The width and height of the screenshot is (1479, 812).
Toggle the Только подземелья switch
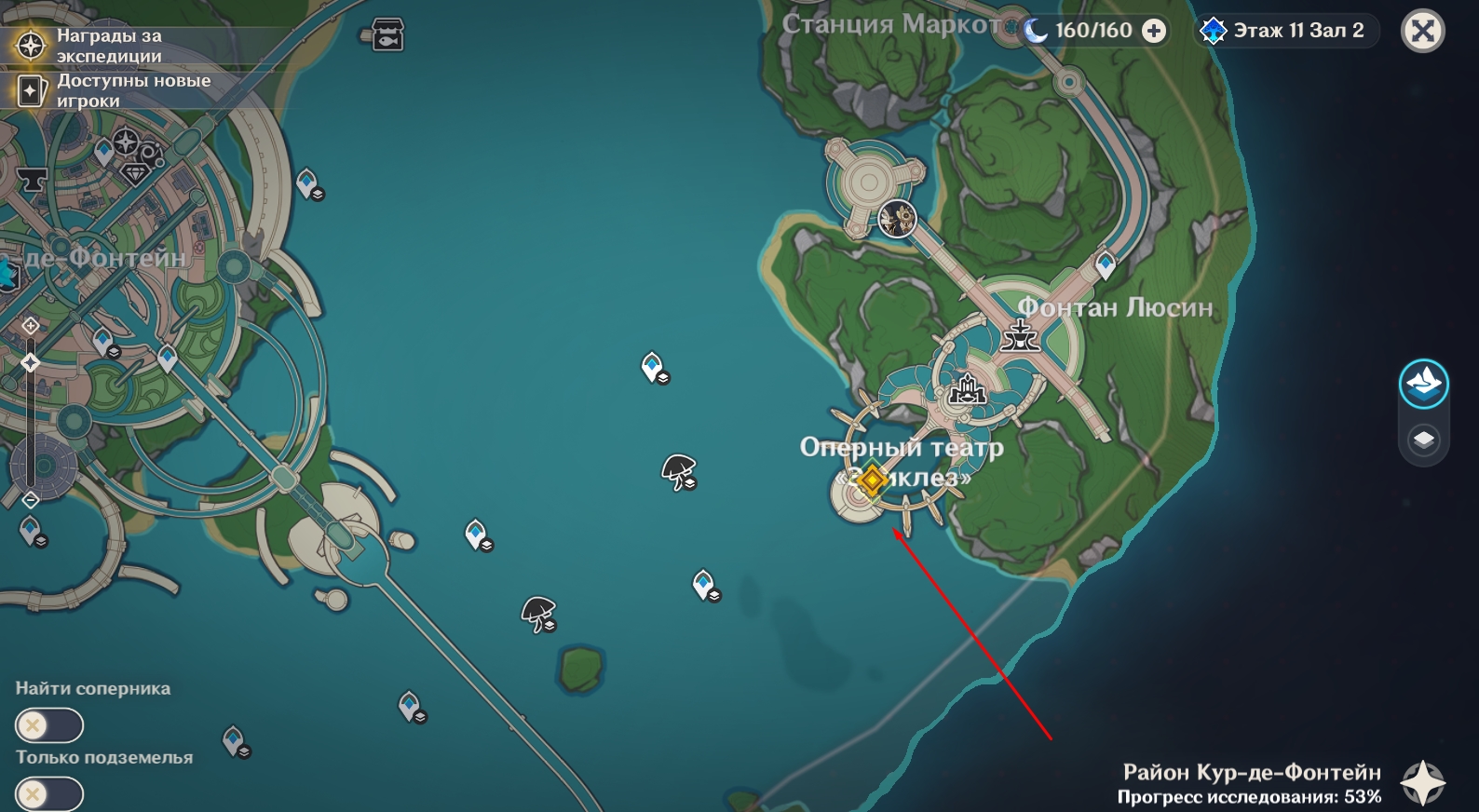[x=48, y=794]
